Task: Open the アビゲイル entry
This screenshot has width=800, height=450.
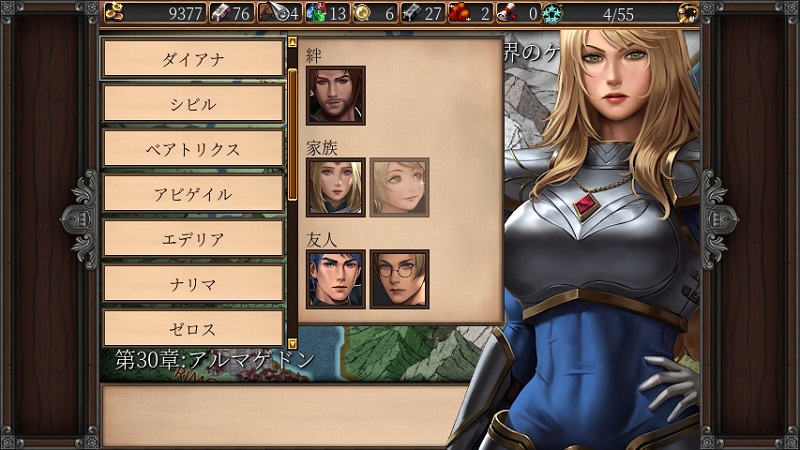Action: (x=193, y=194)
